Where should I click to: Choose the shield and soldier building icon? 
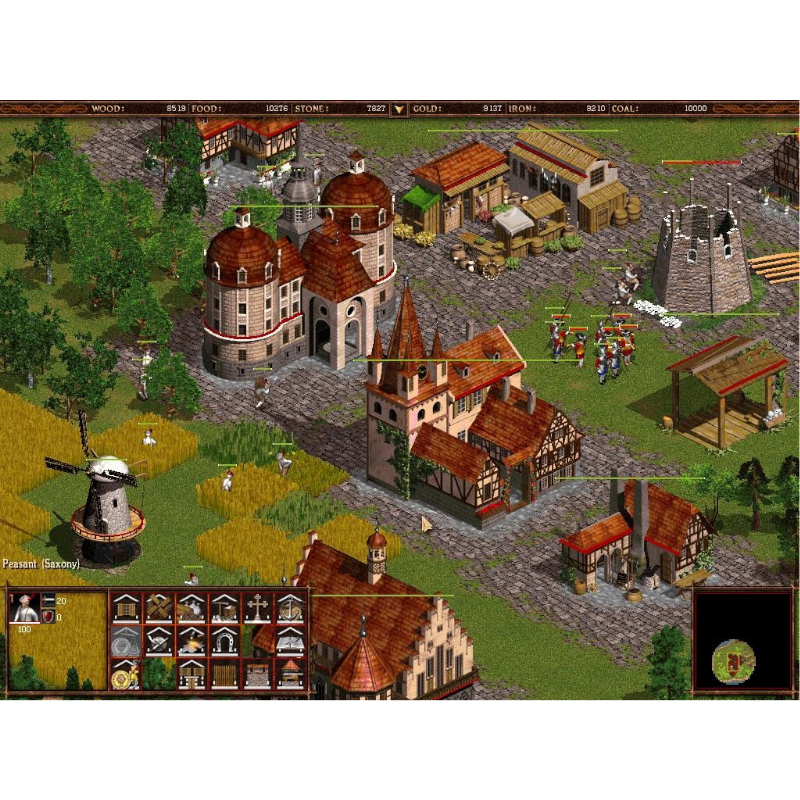point(125,673)
